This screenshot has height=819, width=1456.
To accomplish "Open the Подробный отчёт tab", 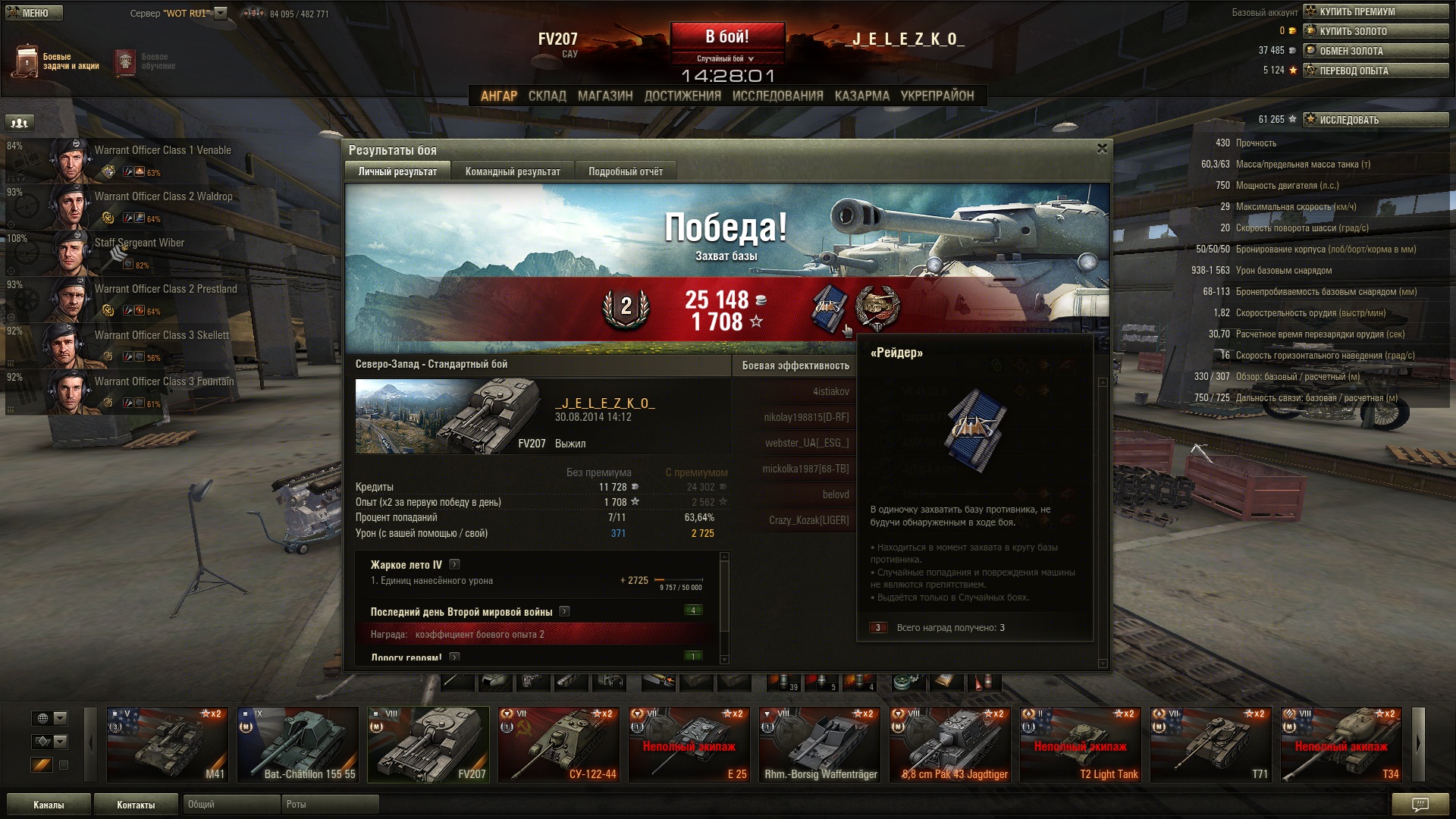I will coord(625,171).
